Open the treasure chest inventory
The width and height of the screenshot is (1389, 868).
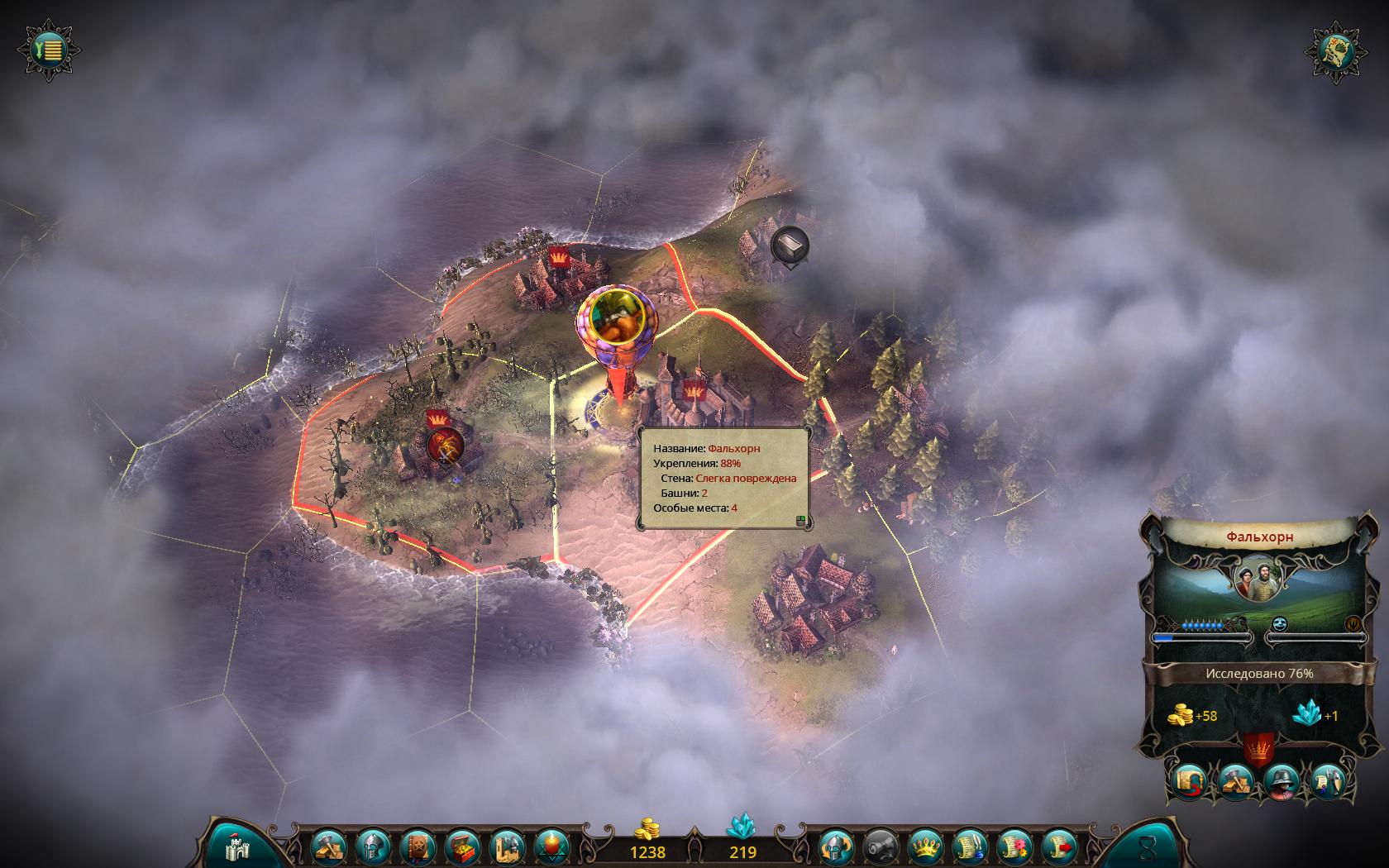pos(461,847)
